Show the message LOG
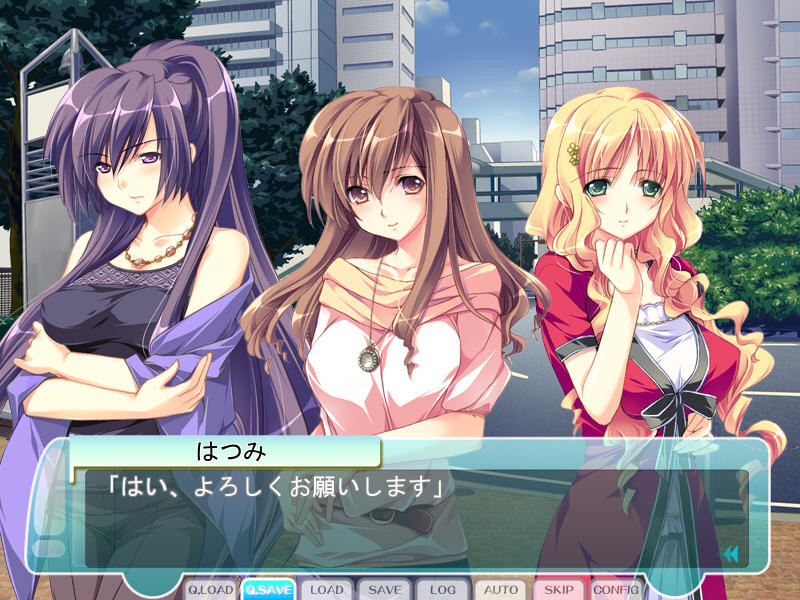 point(442,590)
